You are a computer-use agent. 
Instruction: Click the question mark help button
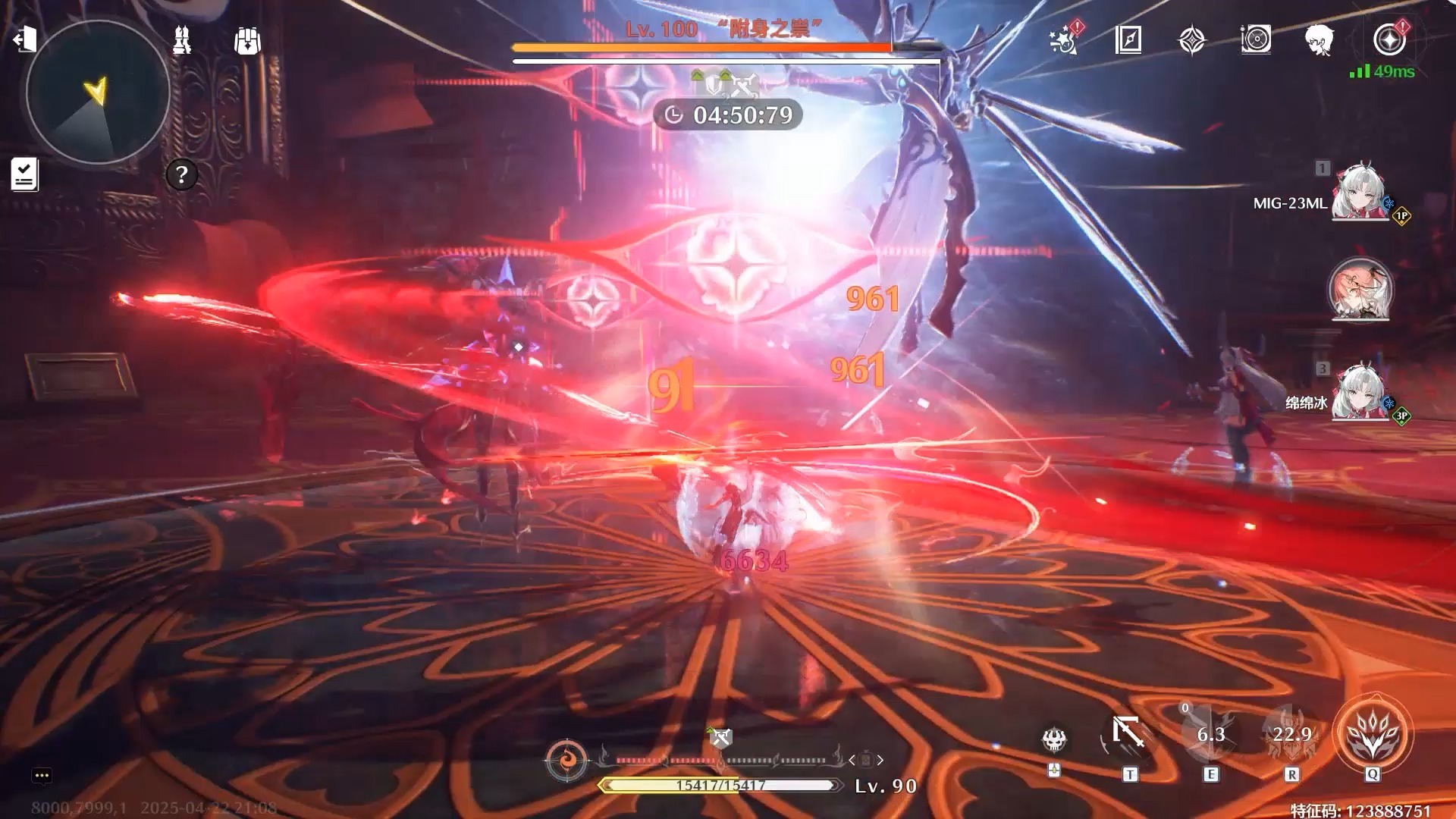181,175
